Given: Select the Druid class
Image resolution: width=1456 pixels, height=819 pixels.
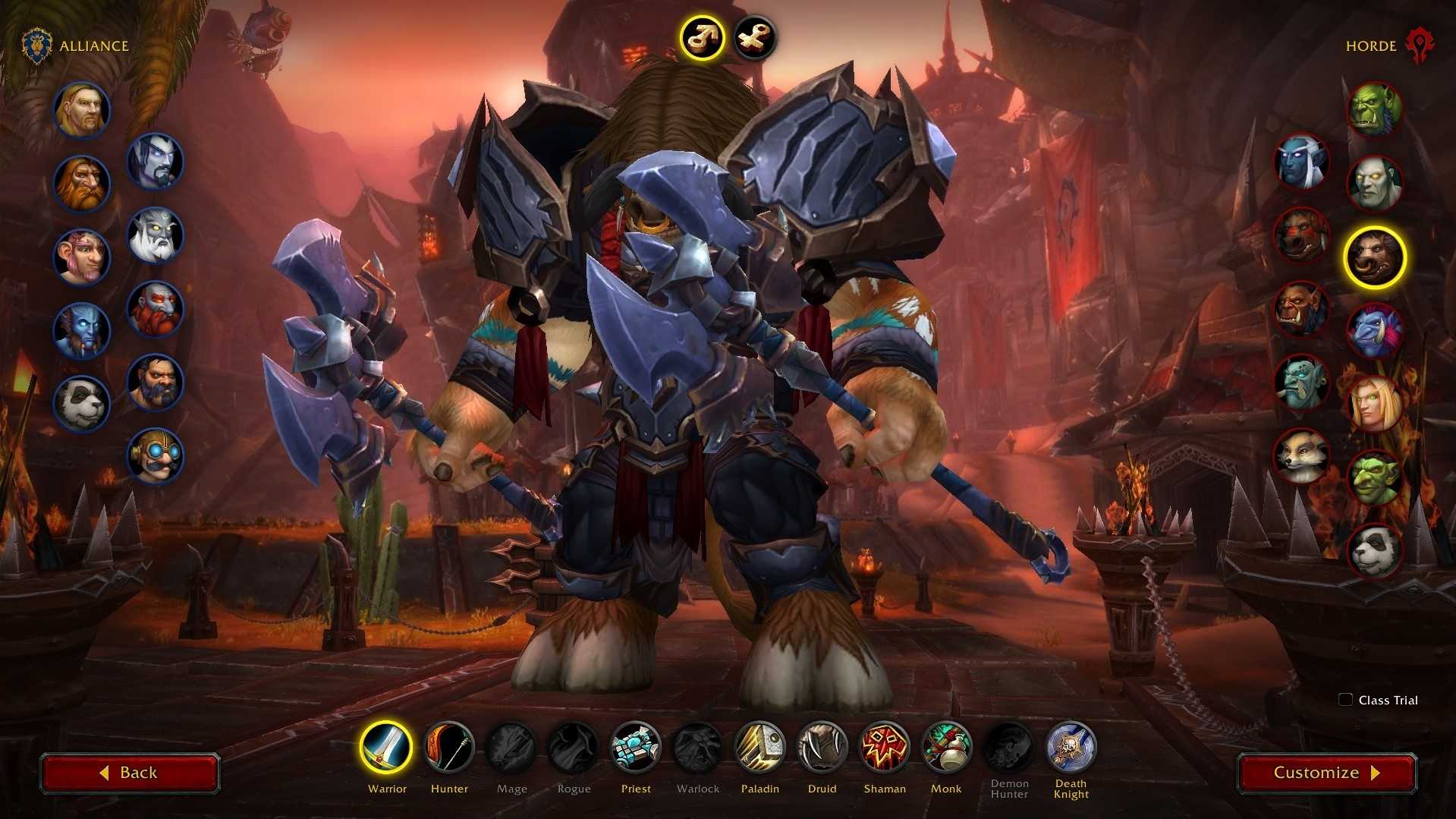Looking at the screenshot, I should pyautogui.click(x=822, y=748).
